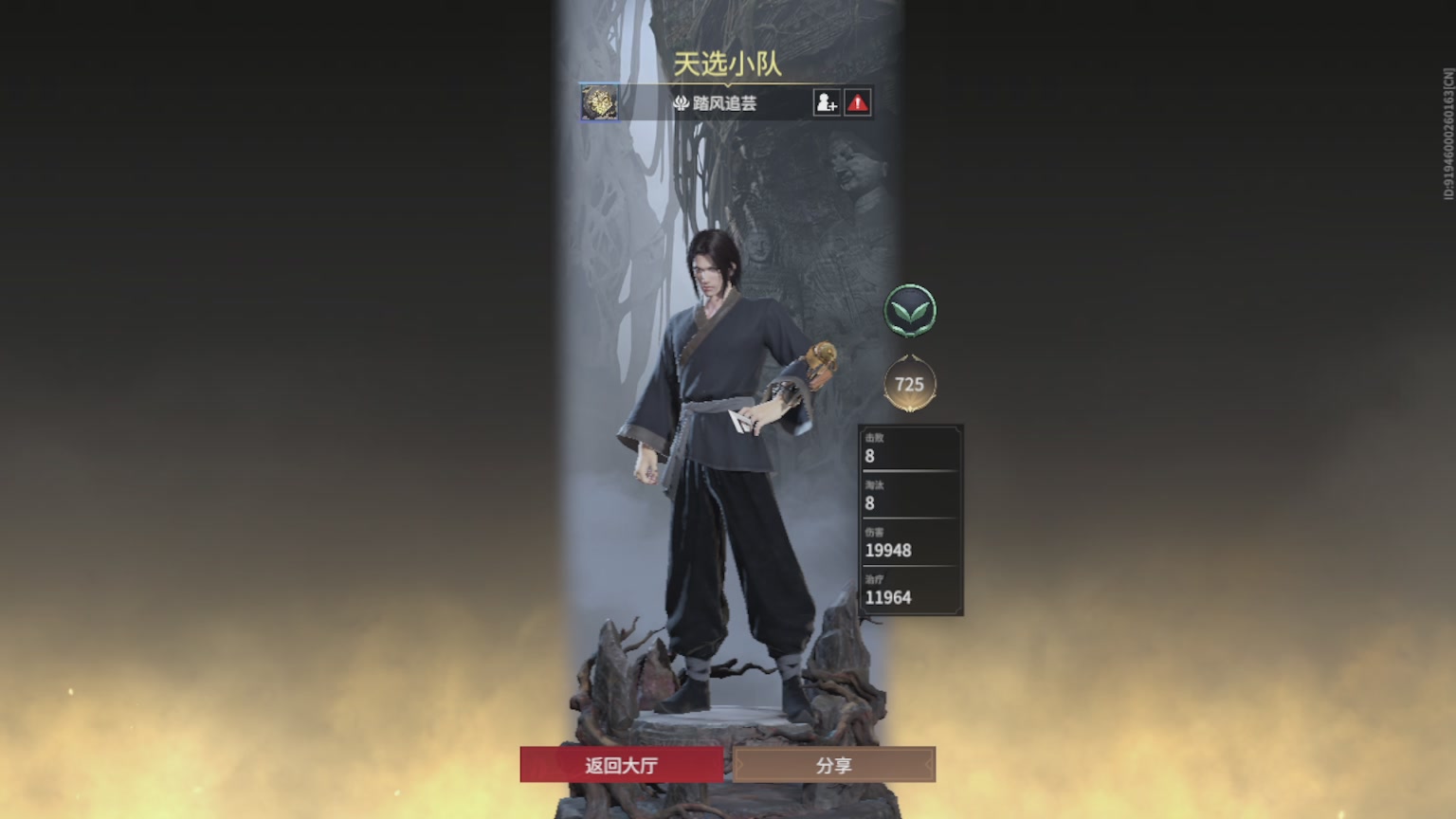
Task: Click the 伤害 damage value 19948
Action: pyautogui.click(x=888, y=550)
